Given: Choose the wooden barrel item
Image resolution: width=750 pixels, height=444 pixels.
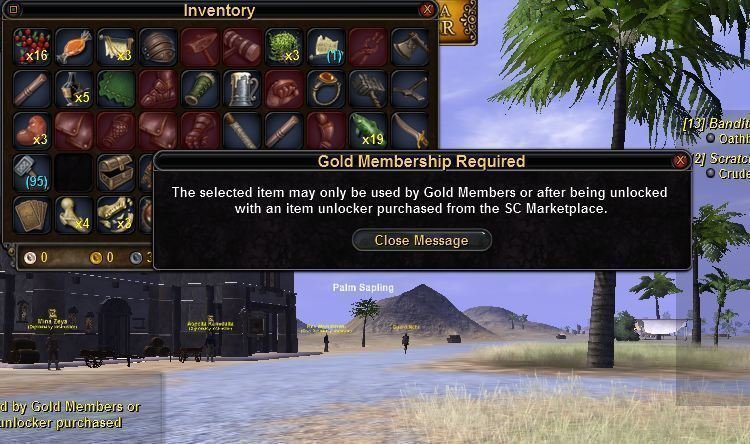Looking at the screenshot, I should pos(158,46).
